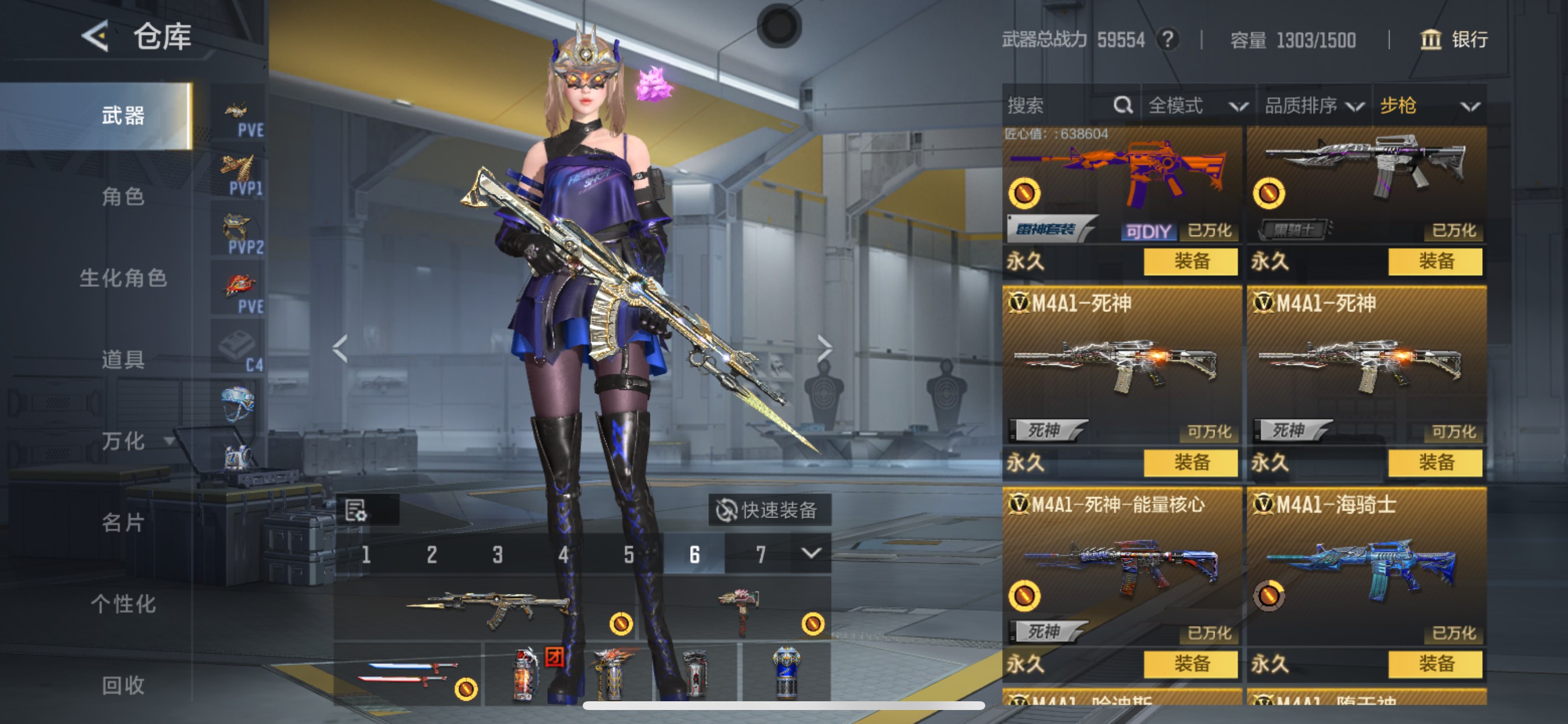Equip the M4A1-死神-能量核心 rifle
This screenshot has height=724, width=1568.
[x=1190, y=663]
